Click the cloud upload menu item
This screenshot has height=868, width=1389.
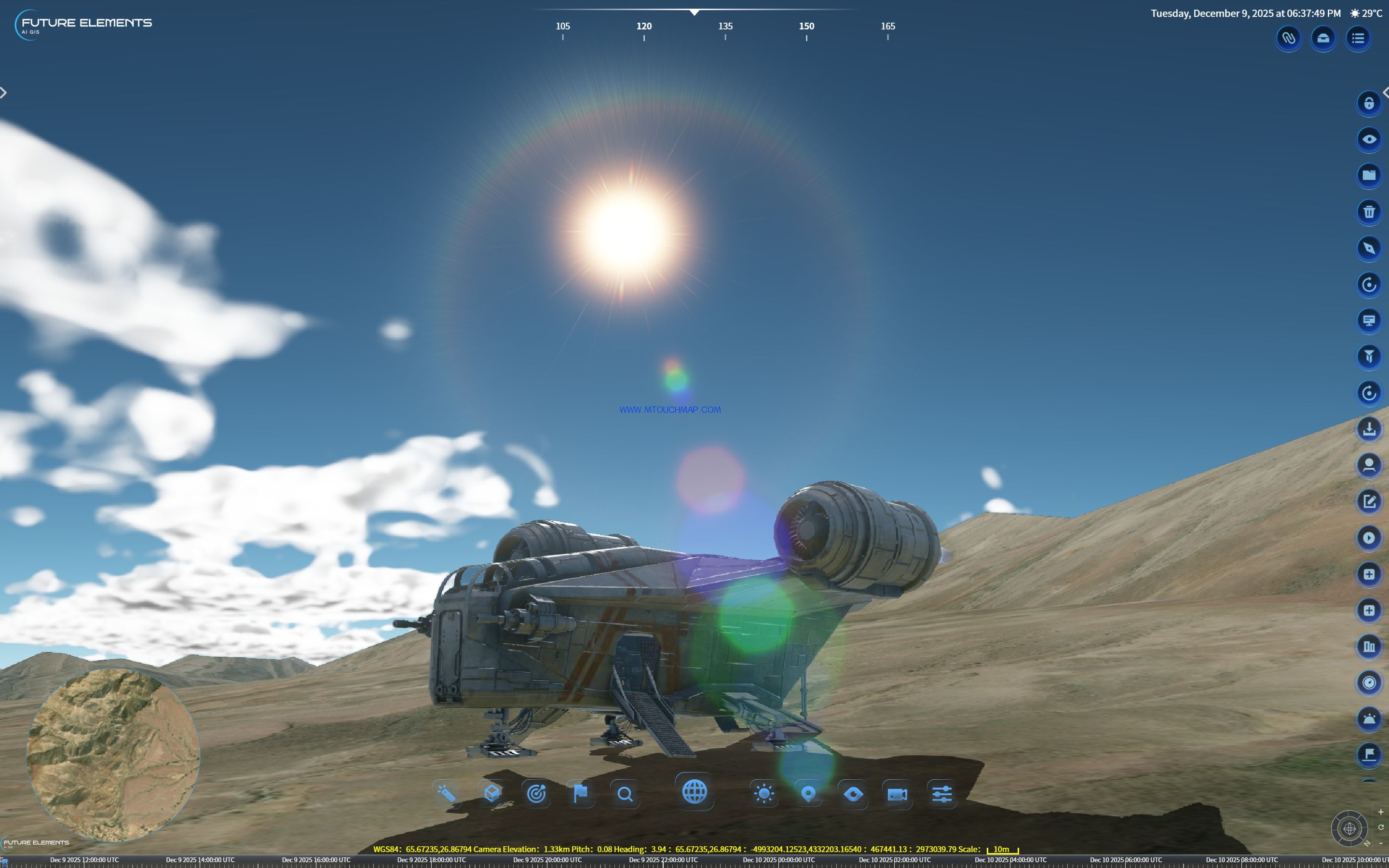(x=1323, y=38)
